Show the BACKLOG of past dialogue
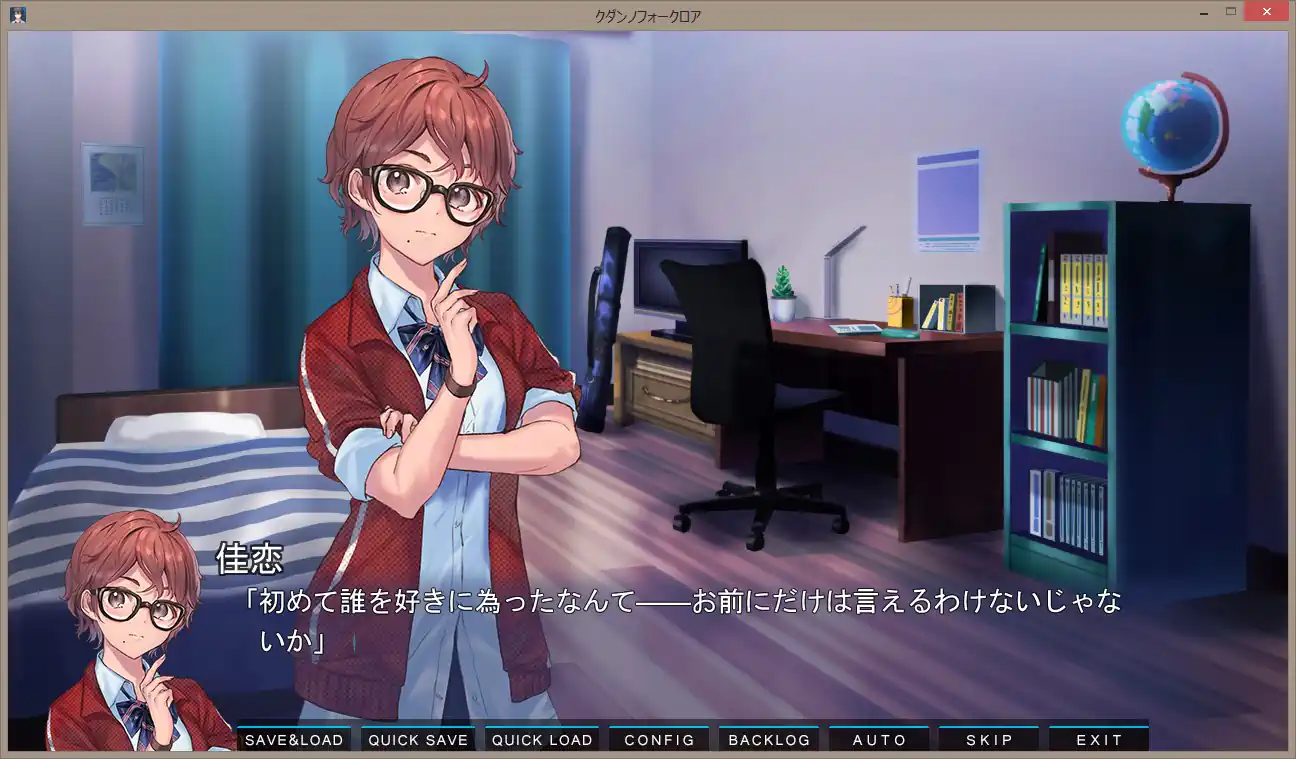Viewport: 1296px width, 759px height. click(x=769, y=740)
